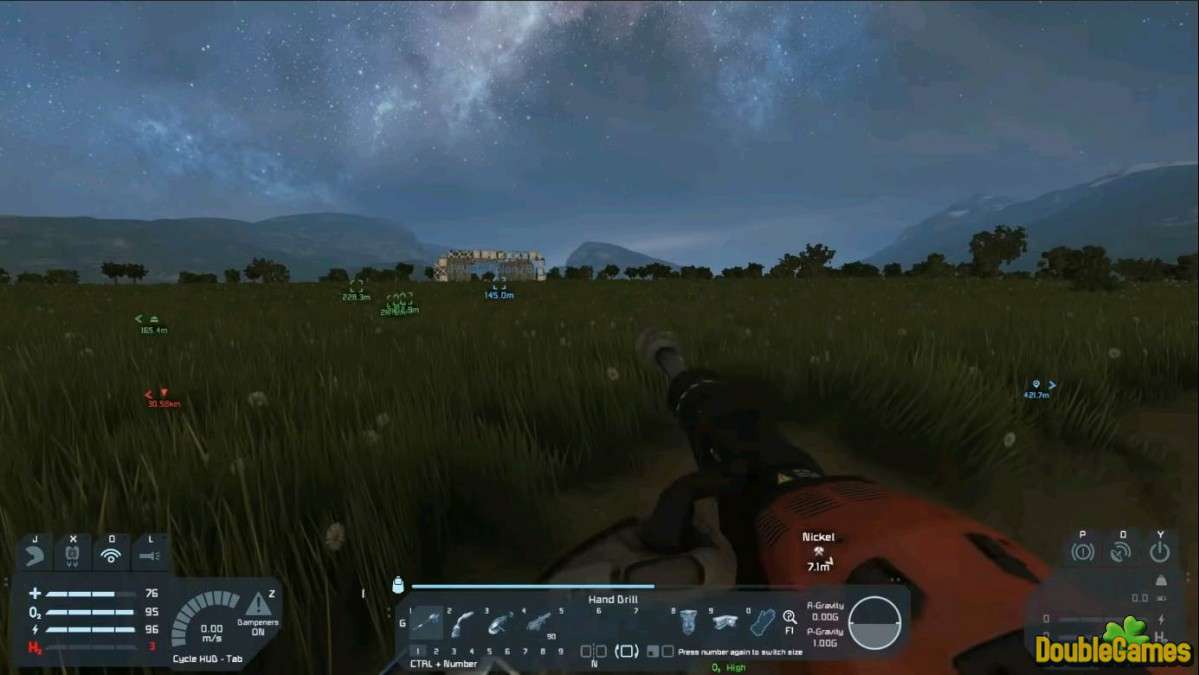The image size is (1199, 675).
Task: Select the Hand Drill in hotbar slot 1
Action: (426, 624)
